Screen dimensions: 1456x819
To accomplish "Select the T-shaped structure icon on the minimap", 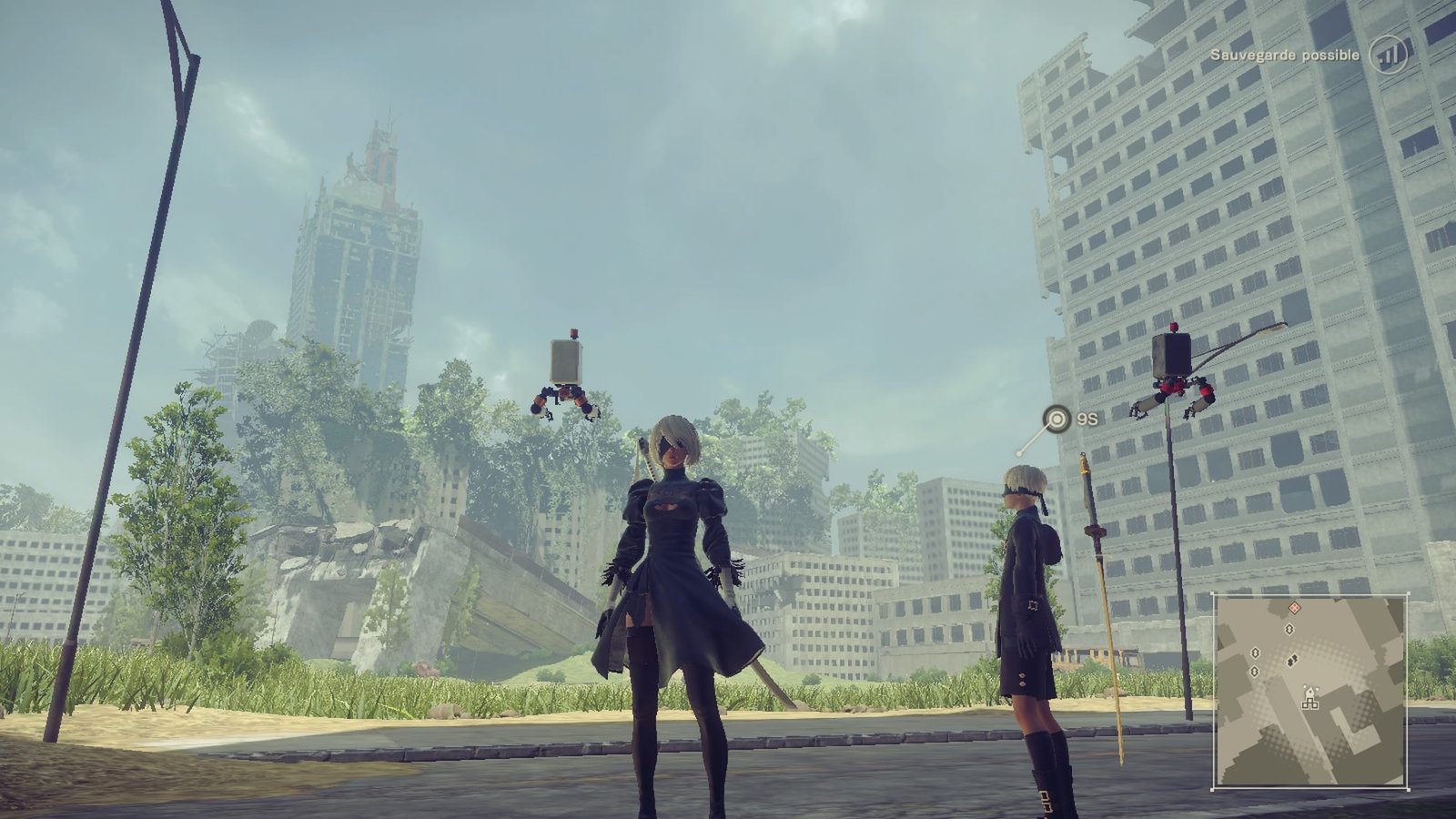I will 1310,703.
